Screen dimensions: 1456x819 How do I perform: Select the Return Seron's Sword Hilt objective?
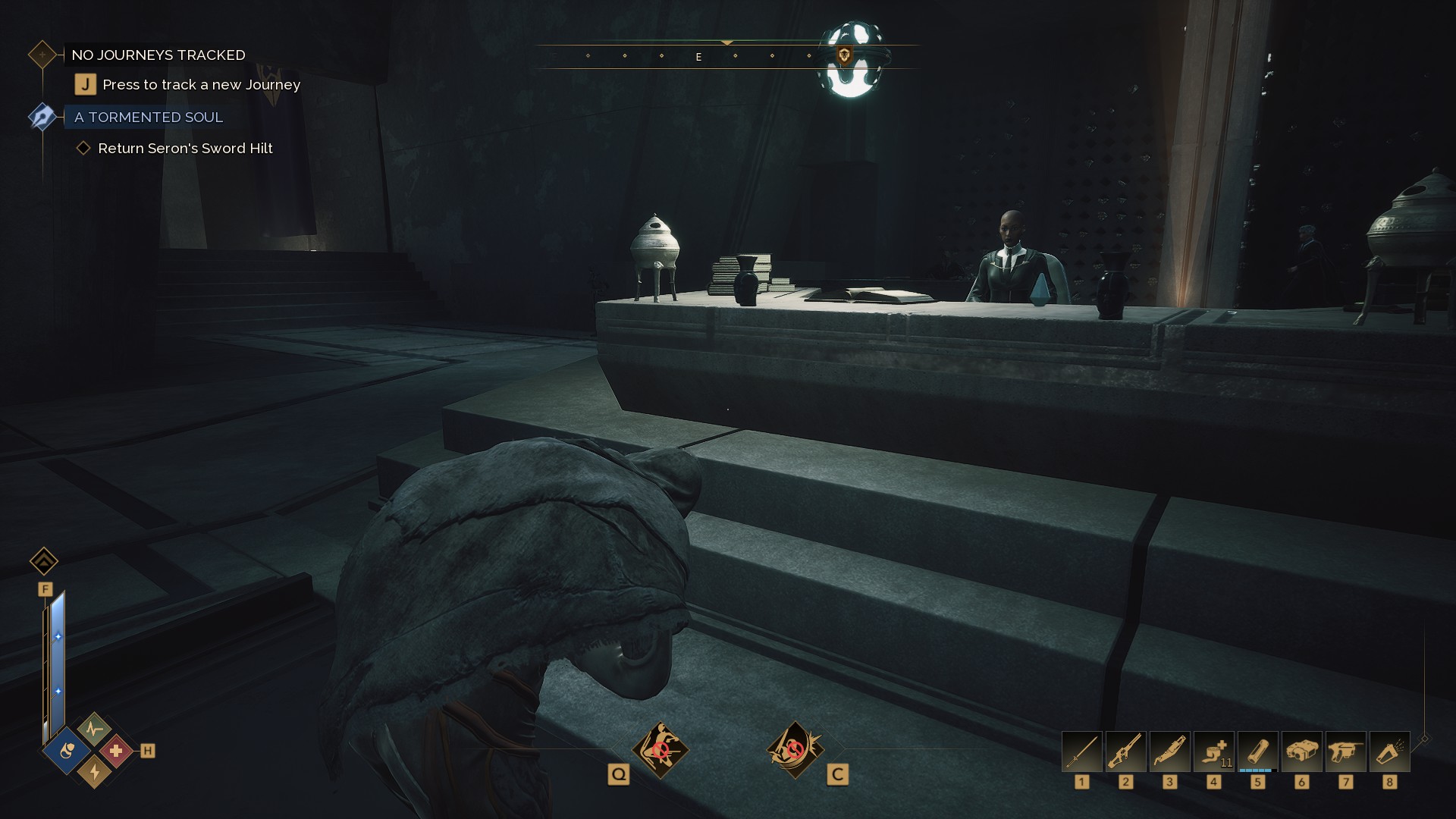tap(185, 149)
